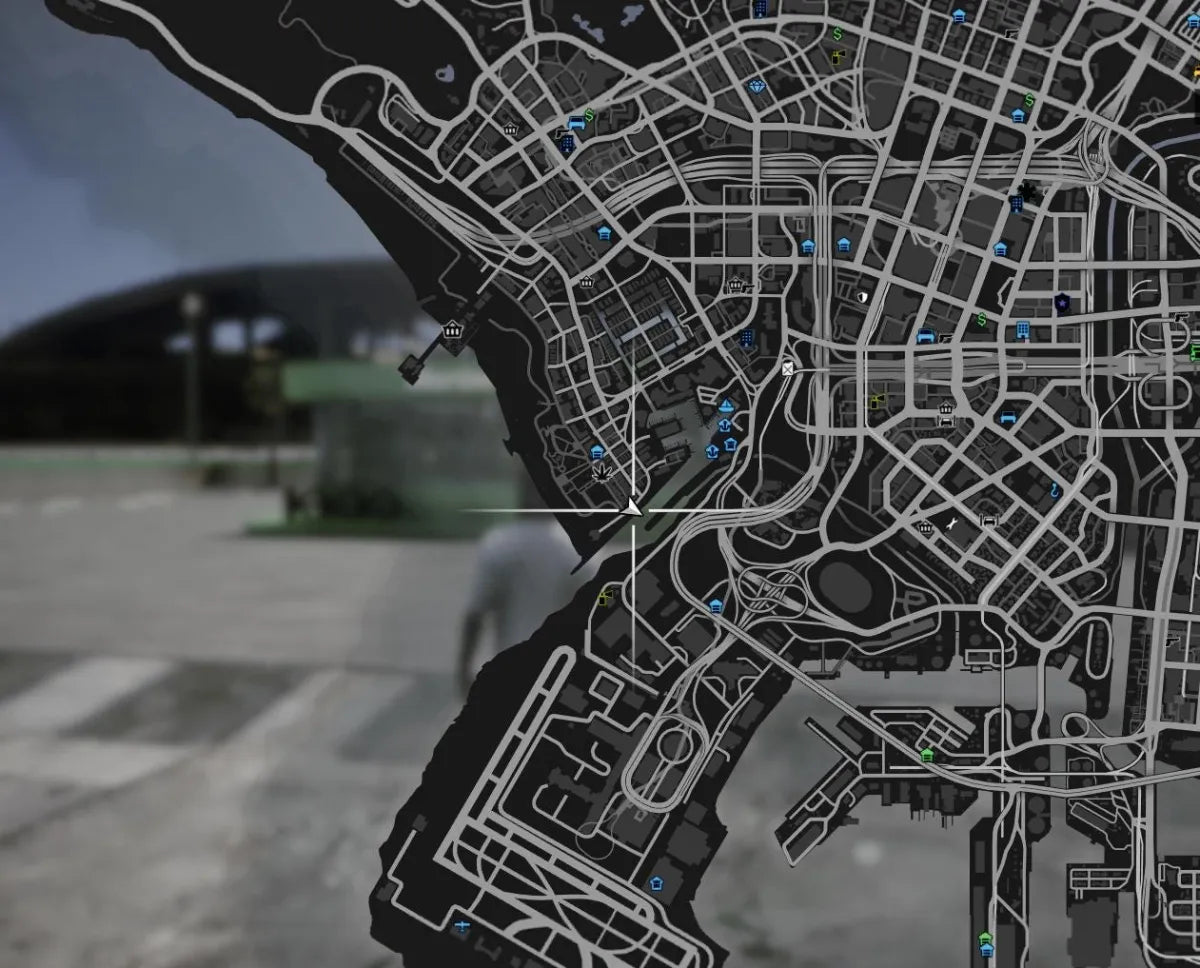Select the blue garage marker inside the airport
The image size is (1200, 968).
(657, 883)
